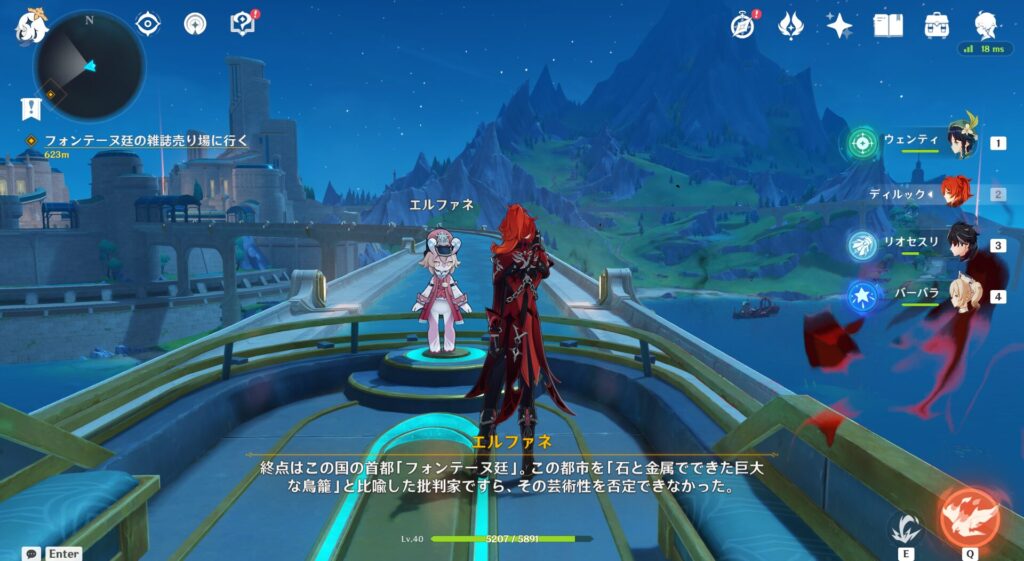This screenshot has width=1024, height=561.
Task: Open the winged battle pass icon
Action: click(x=791, y=25)
